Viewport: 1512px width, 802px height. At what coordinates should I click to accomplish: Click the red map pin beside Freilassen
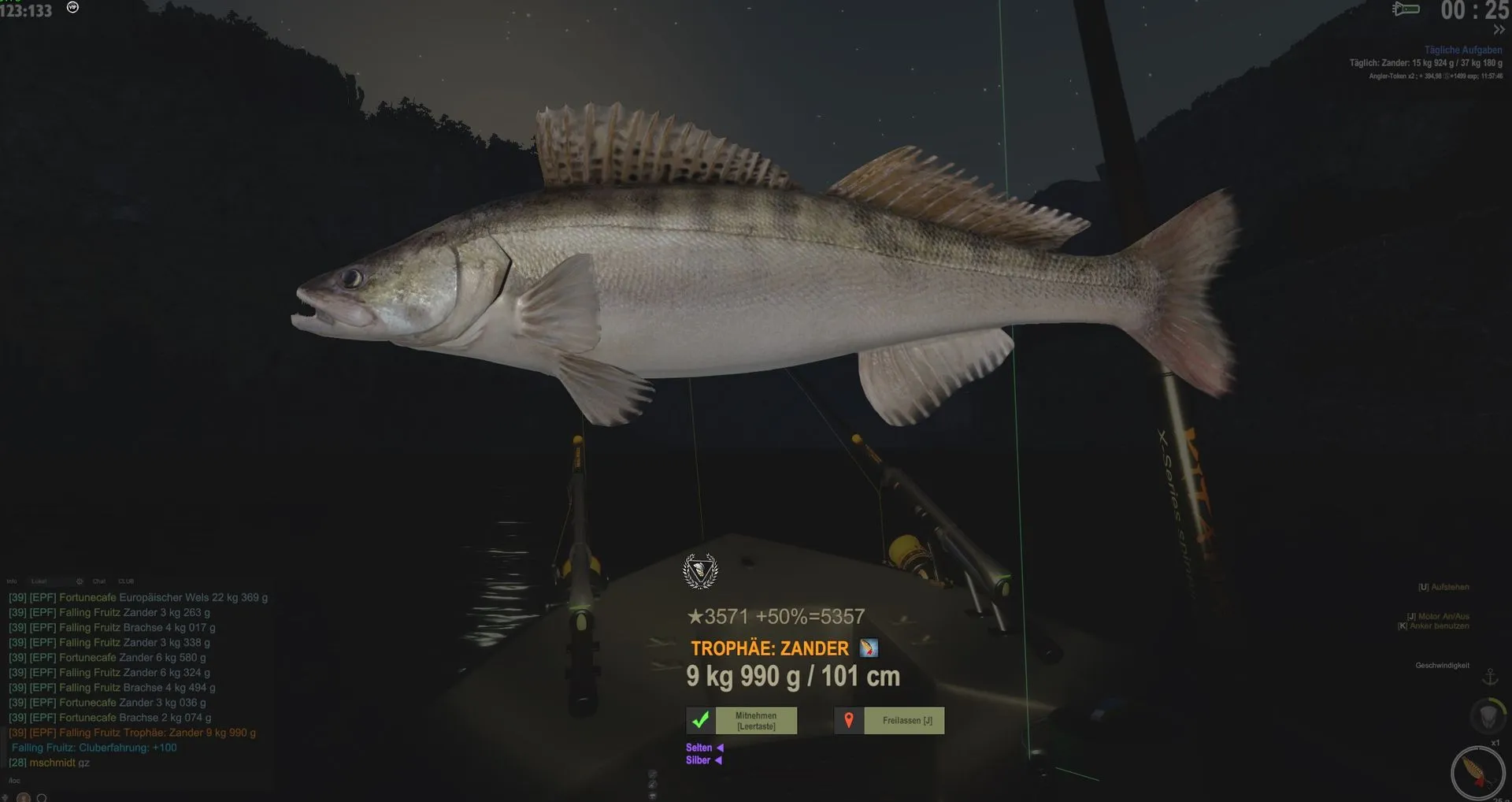(x=849, y=721)
